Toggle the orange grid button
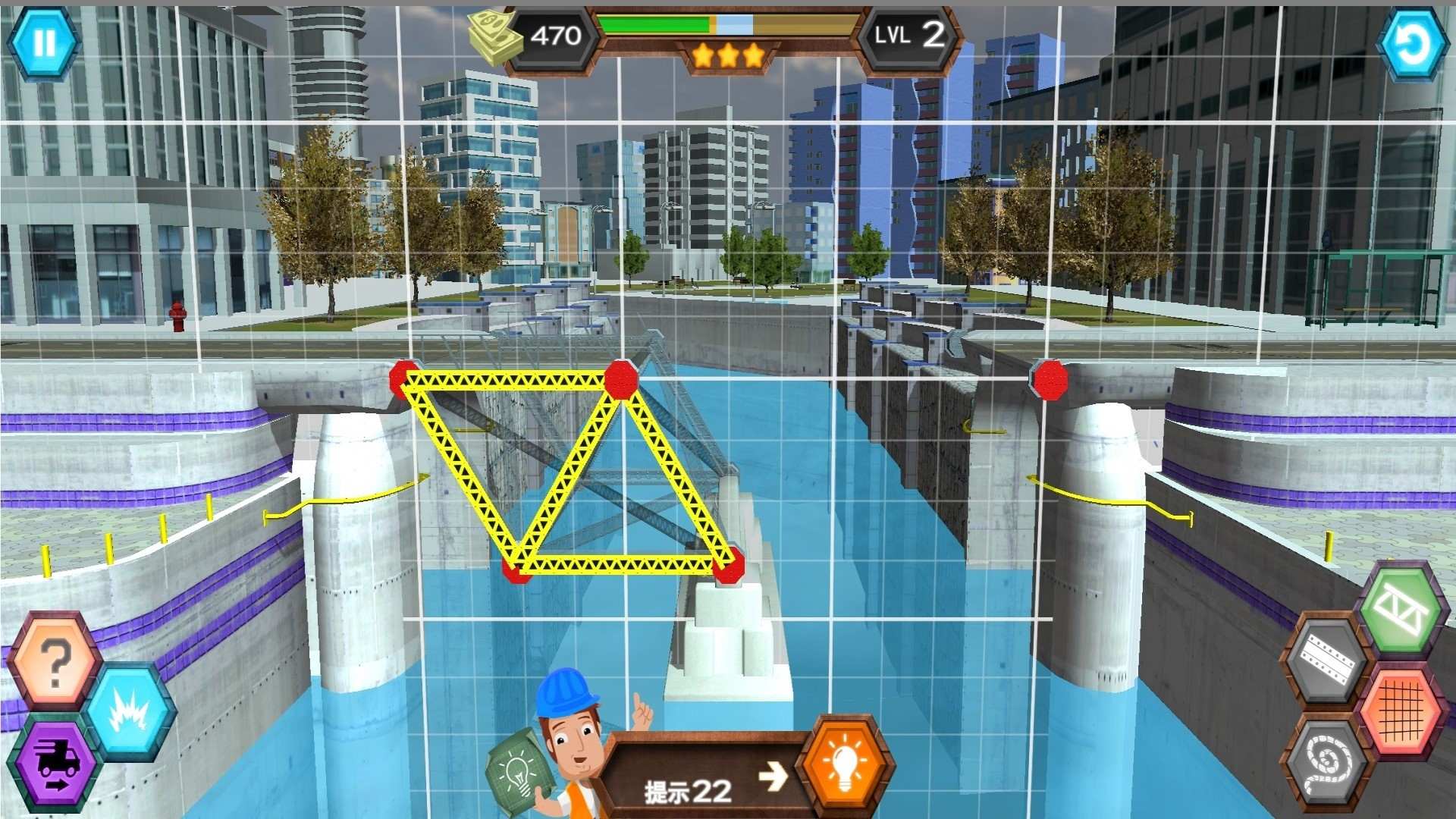Image resolution: width=1456 pixels, height=819 pixels. [x=1401, y=711]
